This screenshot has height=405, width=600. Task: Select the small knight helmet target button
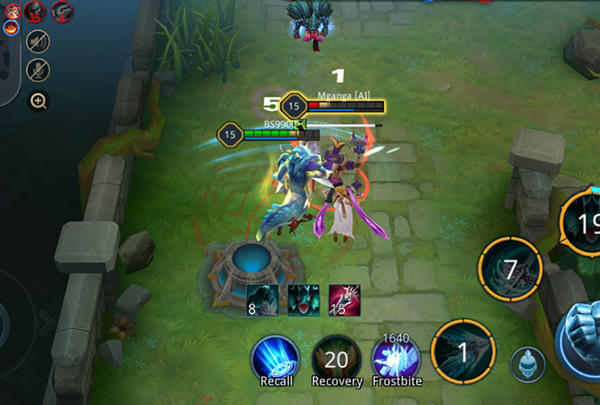click(527, 364)
